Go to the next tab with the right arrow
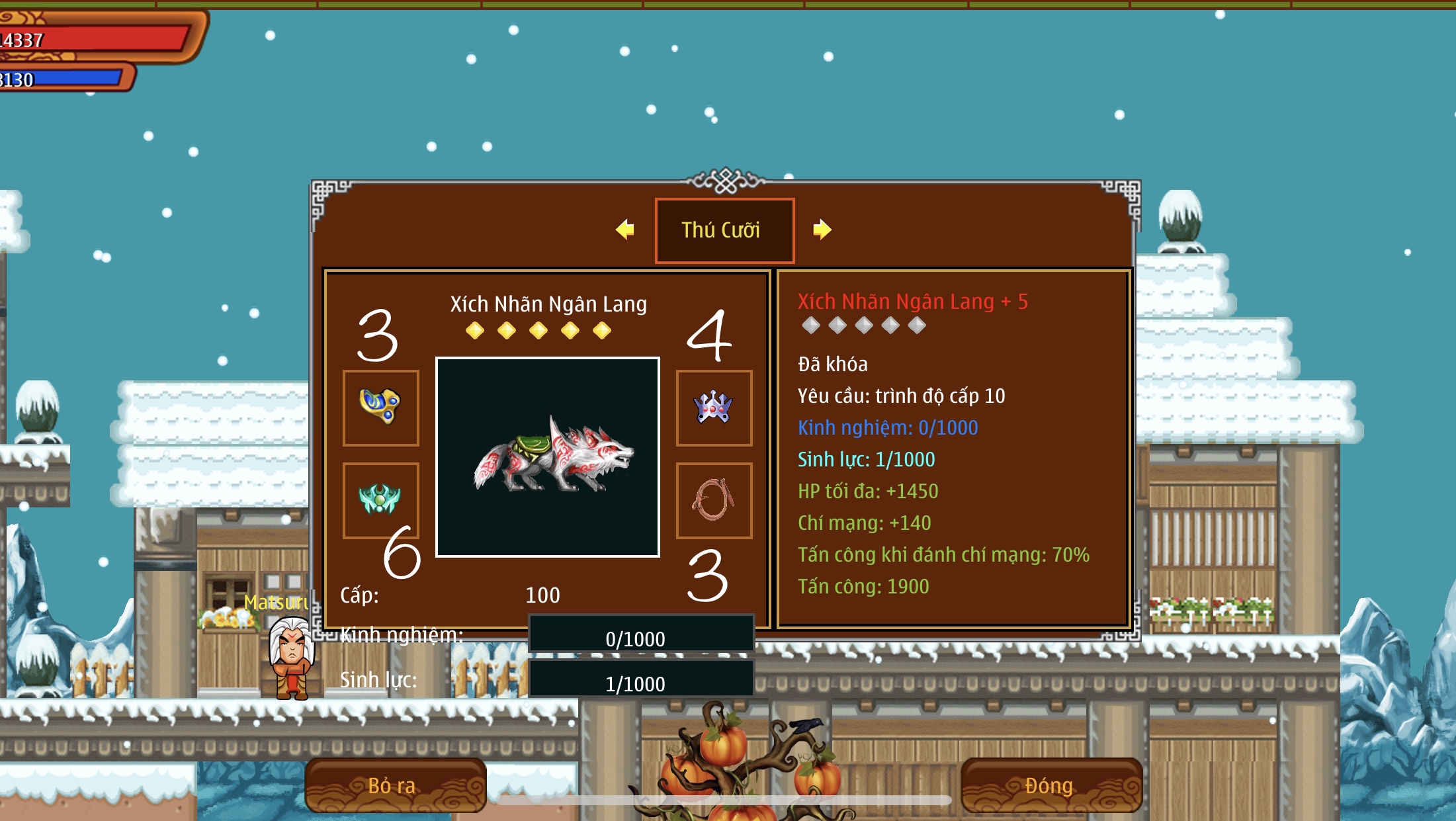The image size is (1456, 821). 822,230
